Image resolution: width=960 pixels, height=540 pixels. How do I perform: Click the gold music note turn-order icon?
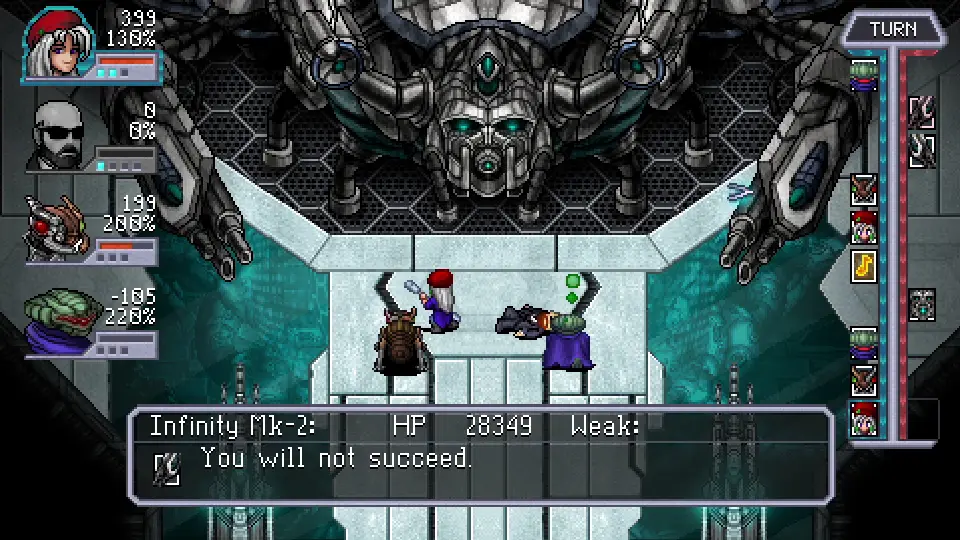point(863,266)
